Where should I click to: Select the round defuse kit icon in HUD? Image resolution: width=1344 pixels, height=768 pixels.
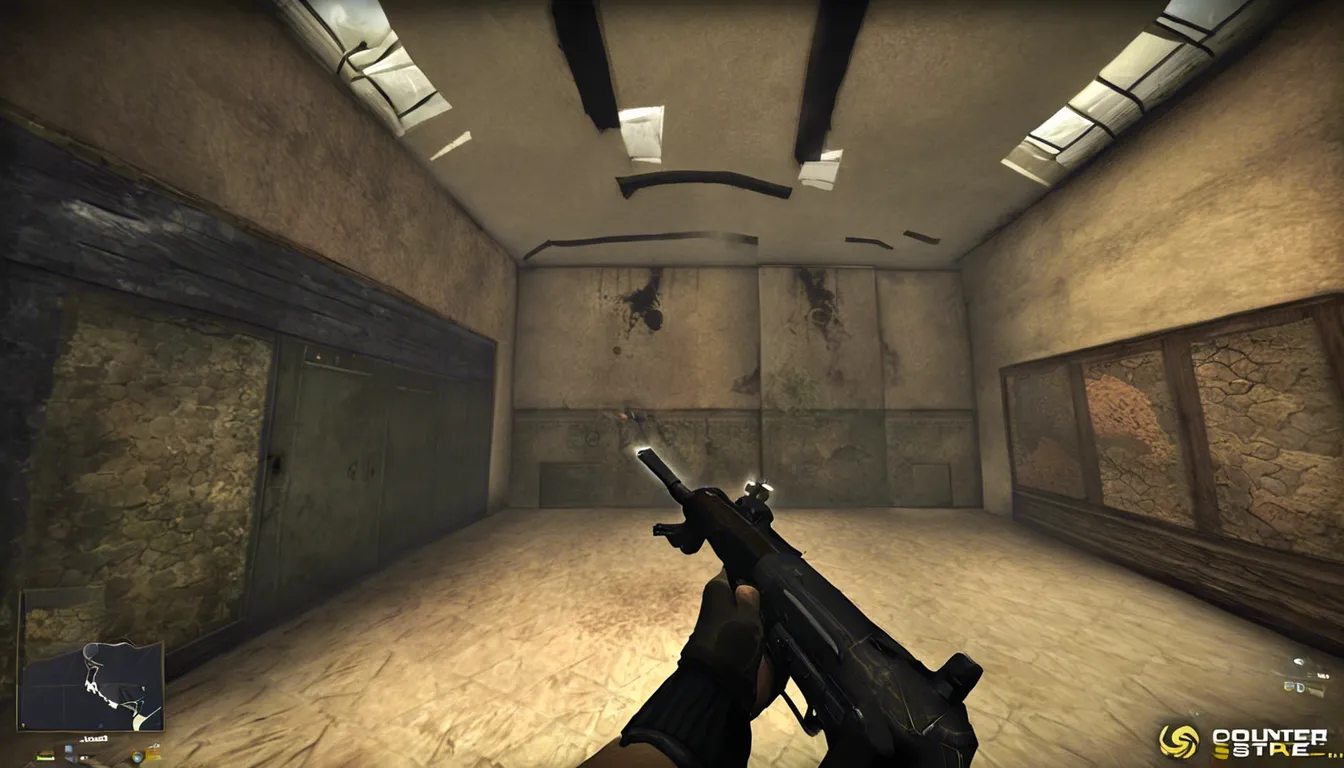pos(138,757)
